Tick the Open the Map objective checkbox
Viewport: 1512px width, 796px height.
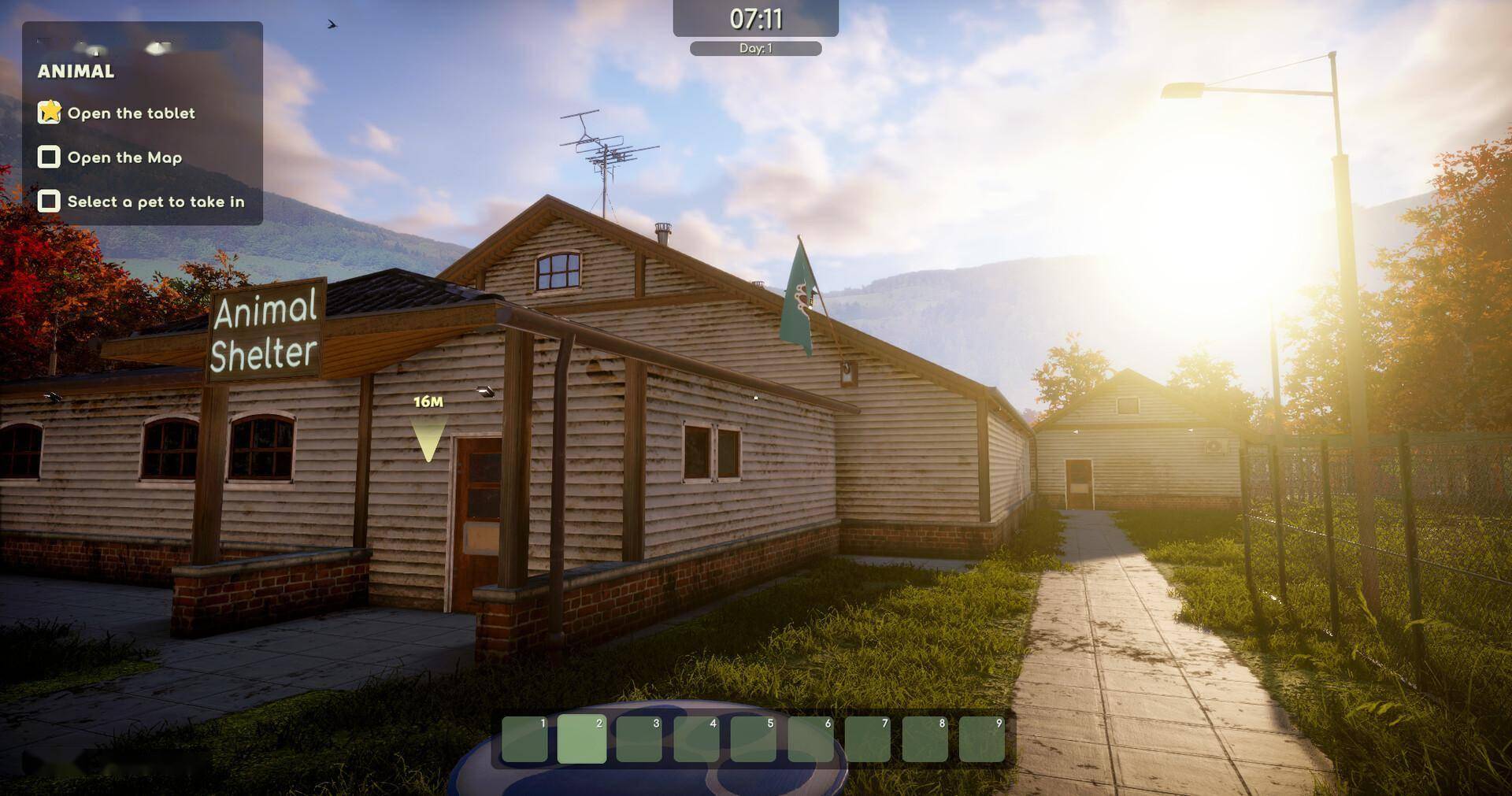(x=49, y=157)
